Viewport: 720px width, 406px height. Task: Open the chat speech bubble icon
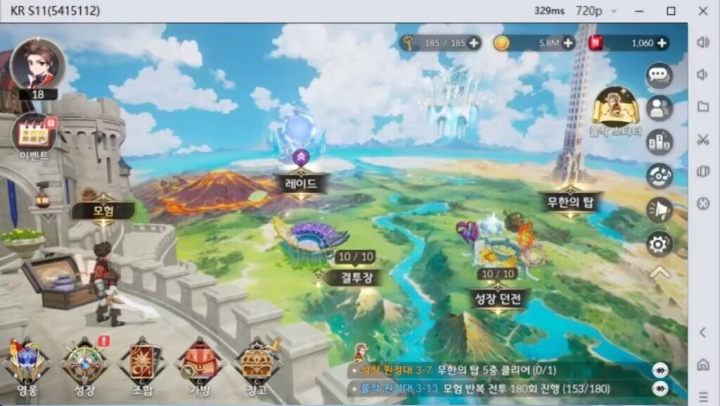pyautogui.click(x=659, y=75)
